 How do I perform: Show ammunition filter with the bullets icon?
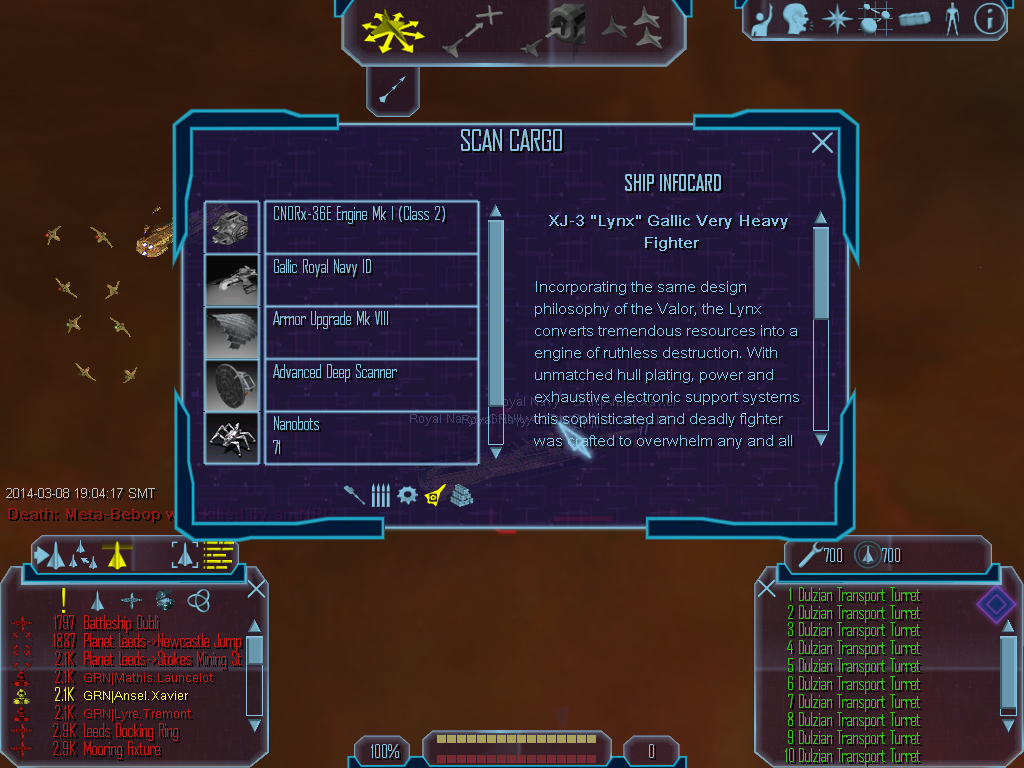380,495
